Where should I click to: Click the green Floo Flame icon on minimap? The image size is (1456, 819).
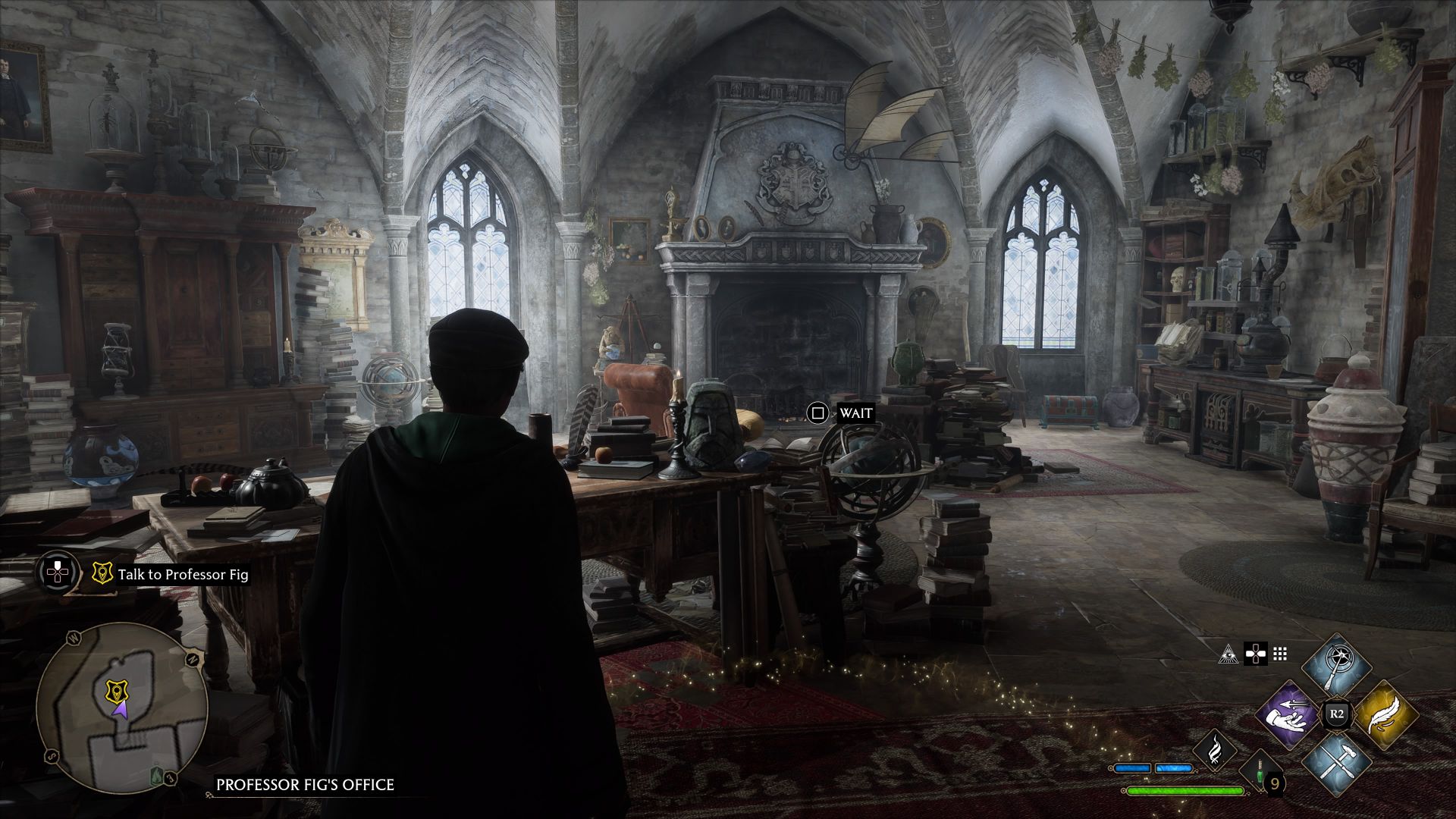[x=156, y=776]
